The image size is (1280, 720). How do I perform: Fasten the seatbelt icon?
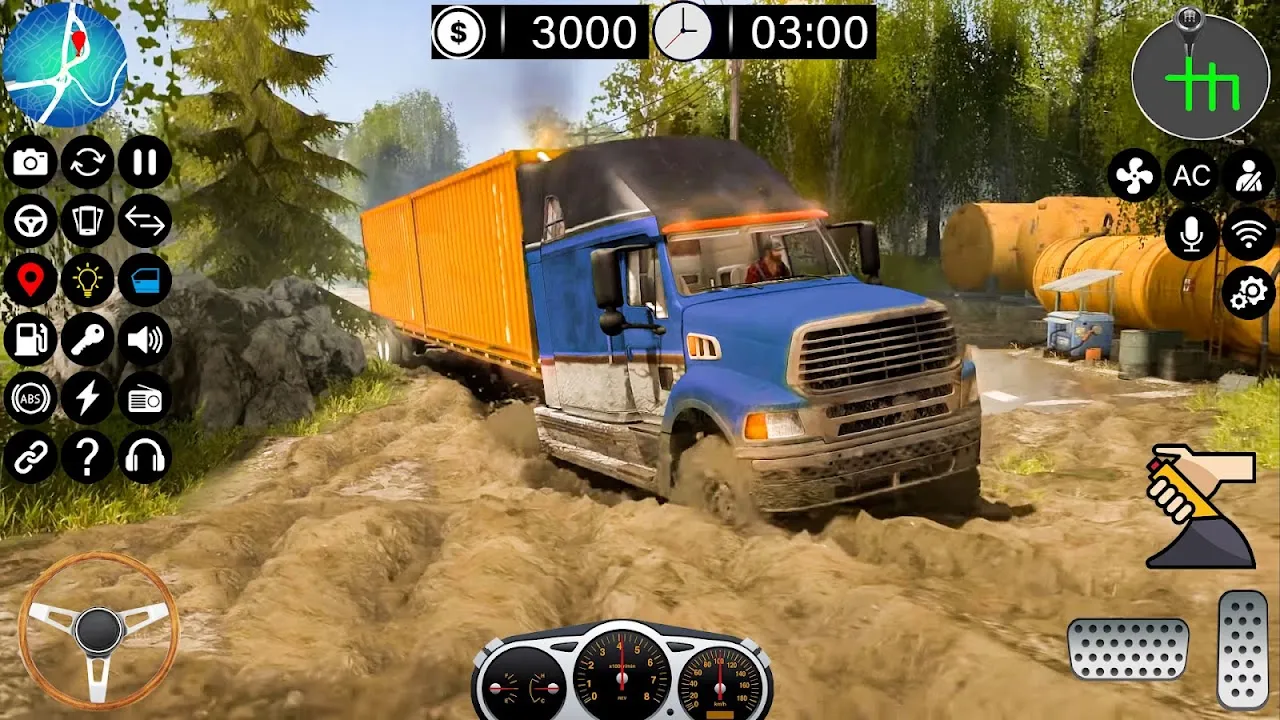[x=1248, y=176]
